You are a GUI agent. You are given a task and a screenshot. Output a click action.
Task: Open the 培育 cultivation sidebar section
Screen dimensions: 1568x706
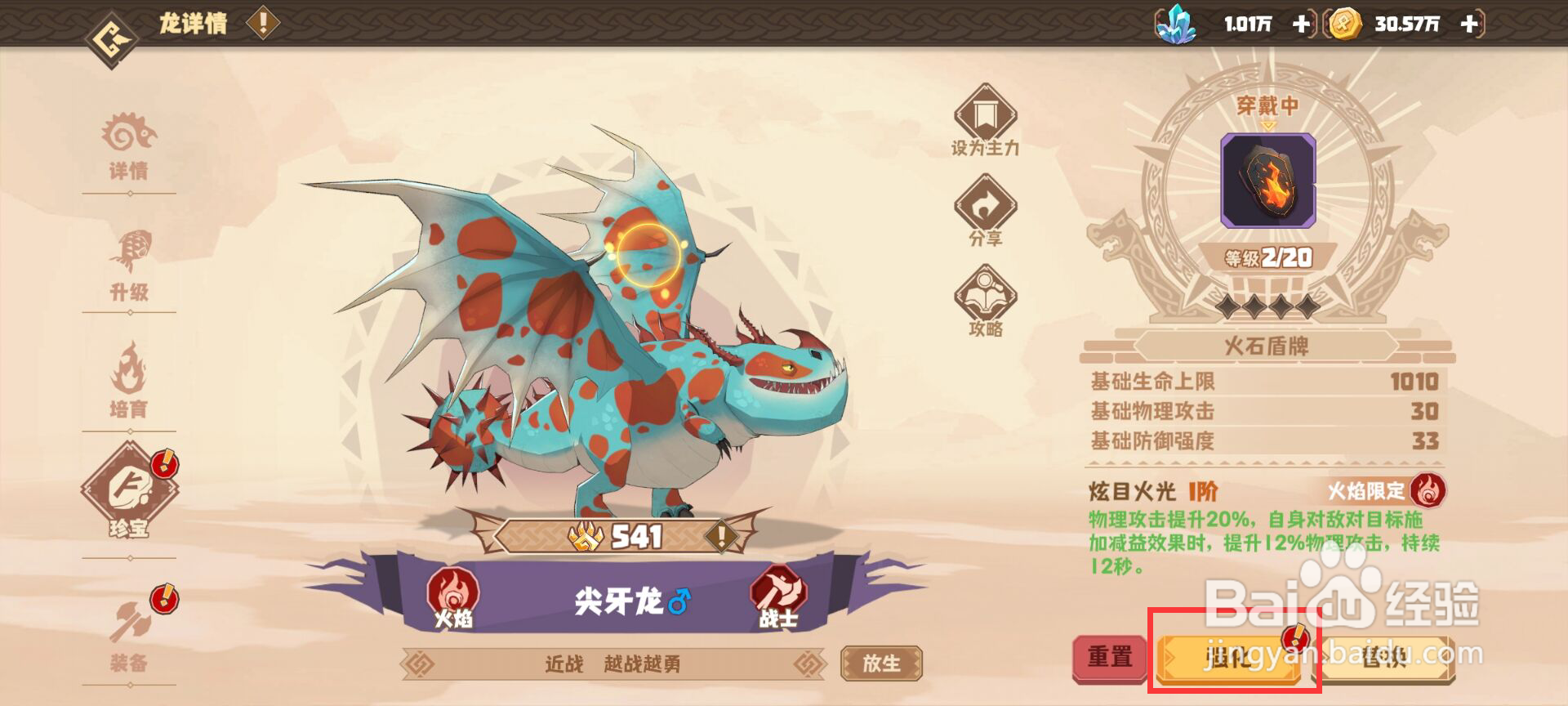[x=131, y=382]
